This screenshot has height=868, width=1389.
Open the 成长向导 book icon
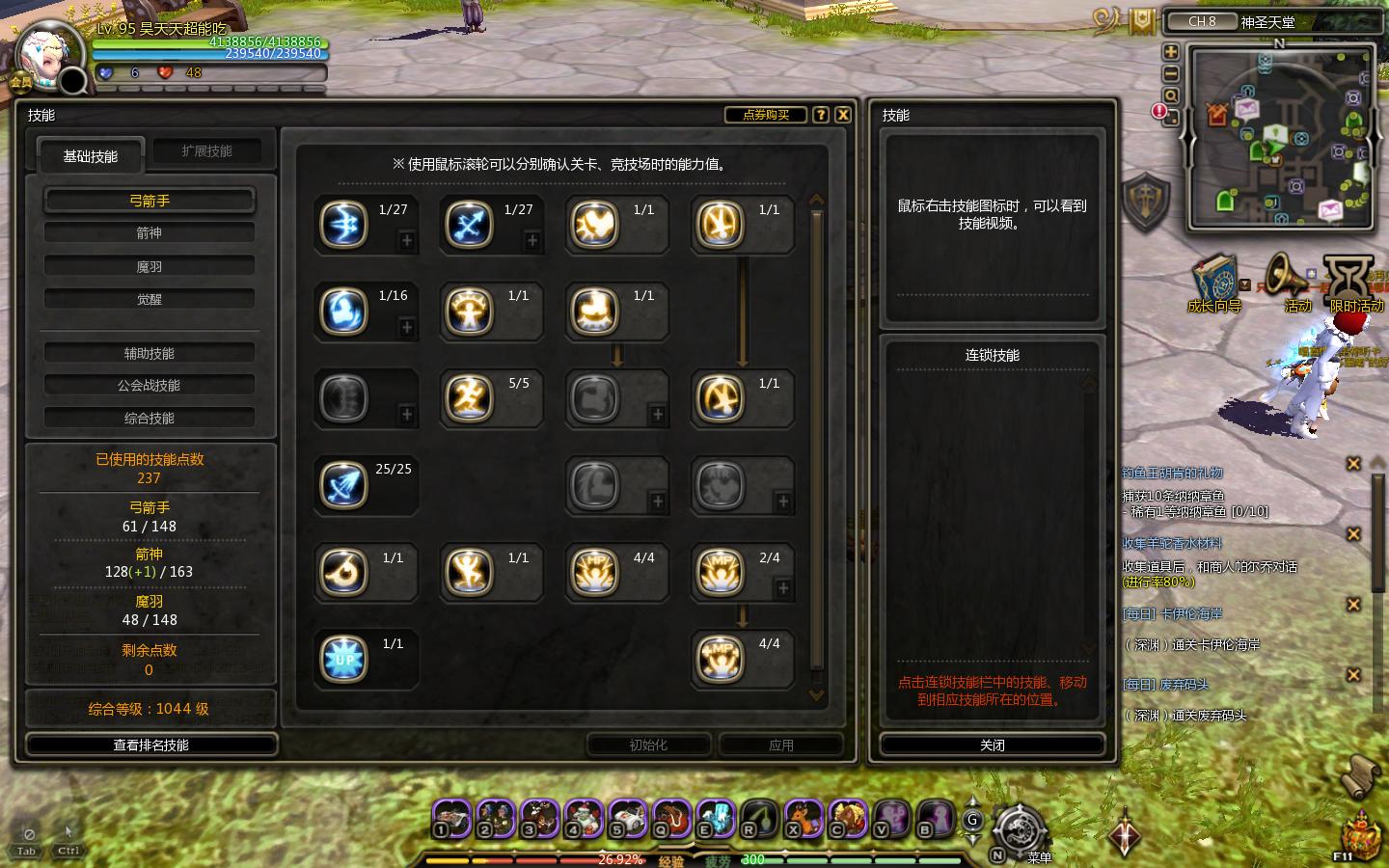(1213, 282)
